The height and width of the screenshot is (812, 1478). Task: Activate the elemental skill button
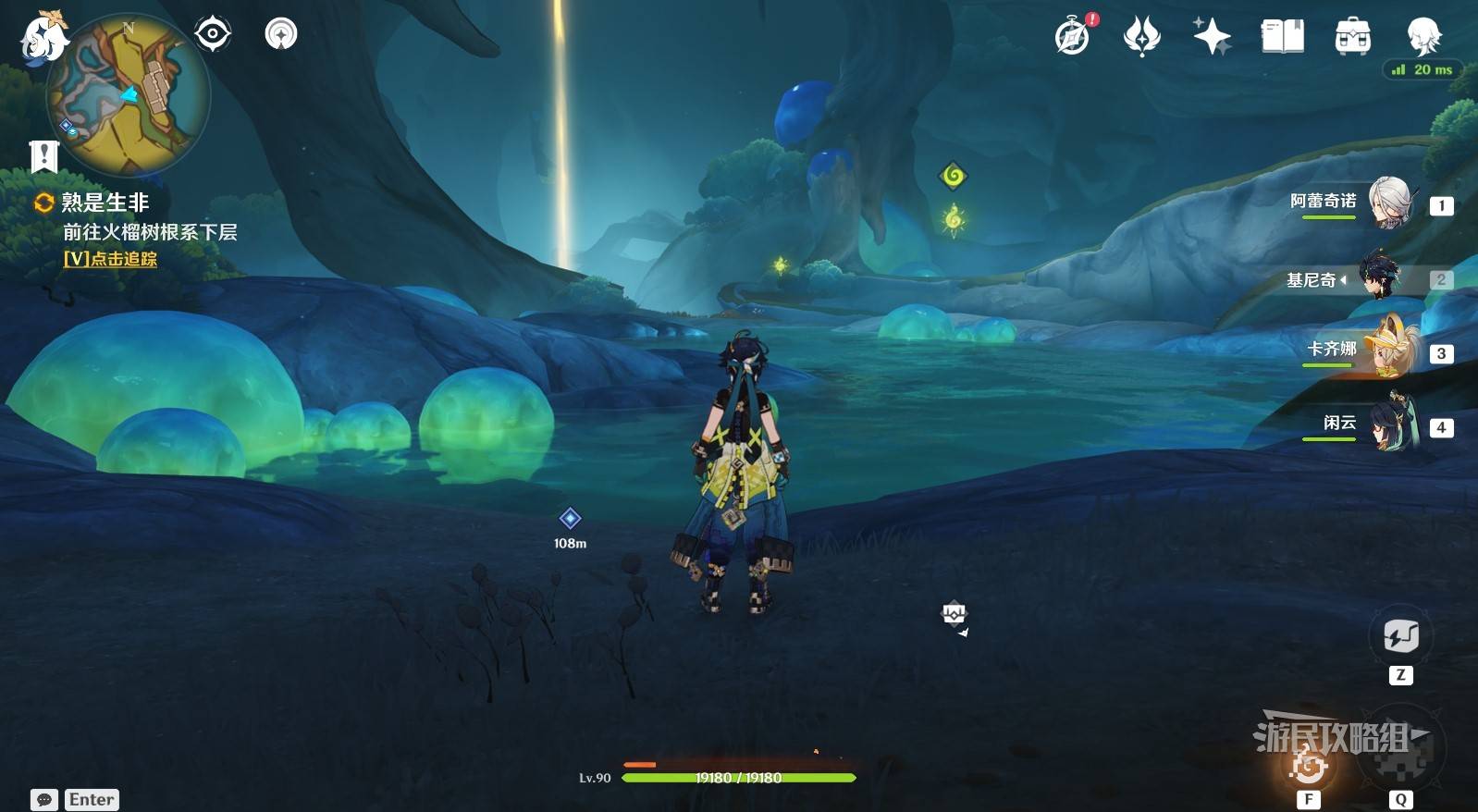click(x=1309, y=764)
